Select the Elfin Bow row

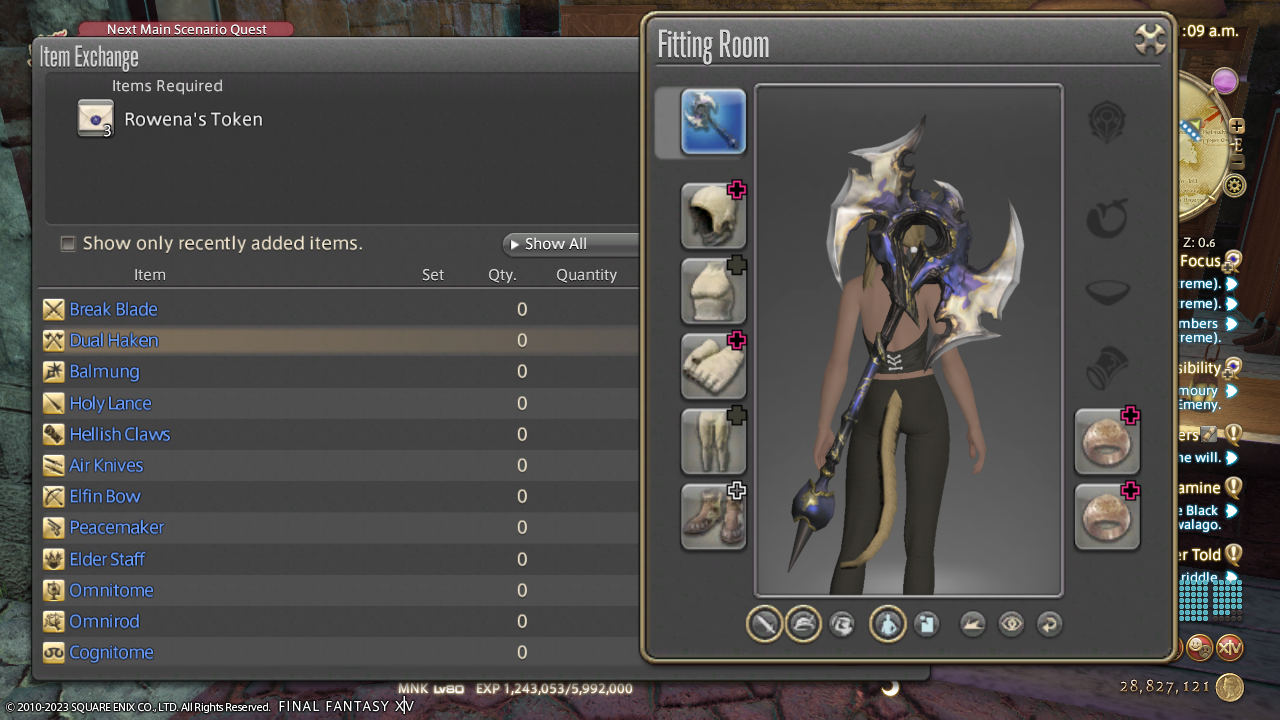105,496
